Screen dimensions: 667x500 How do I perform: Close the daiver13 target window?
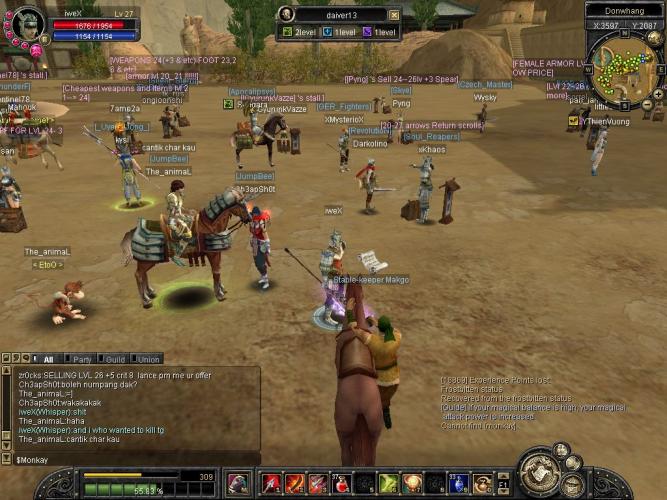[x=394, y=15]
